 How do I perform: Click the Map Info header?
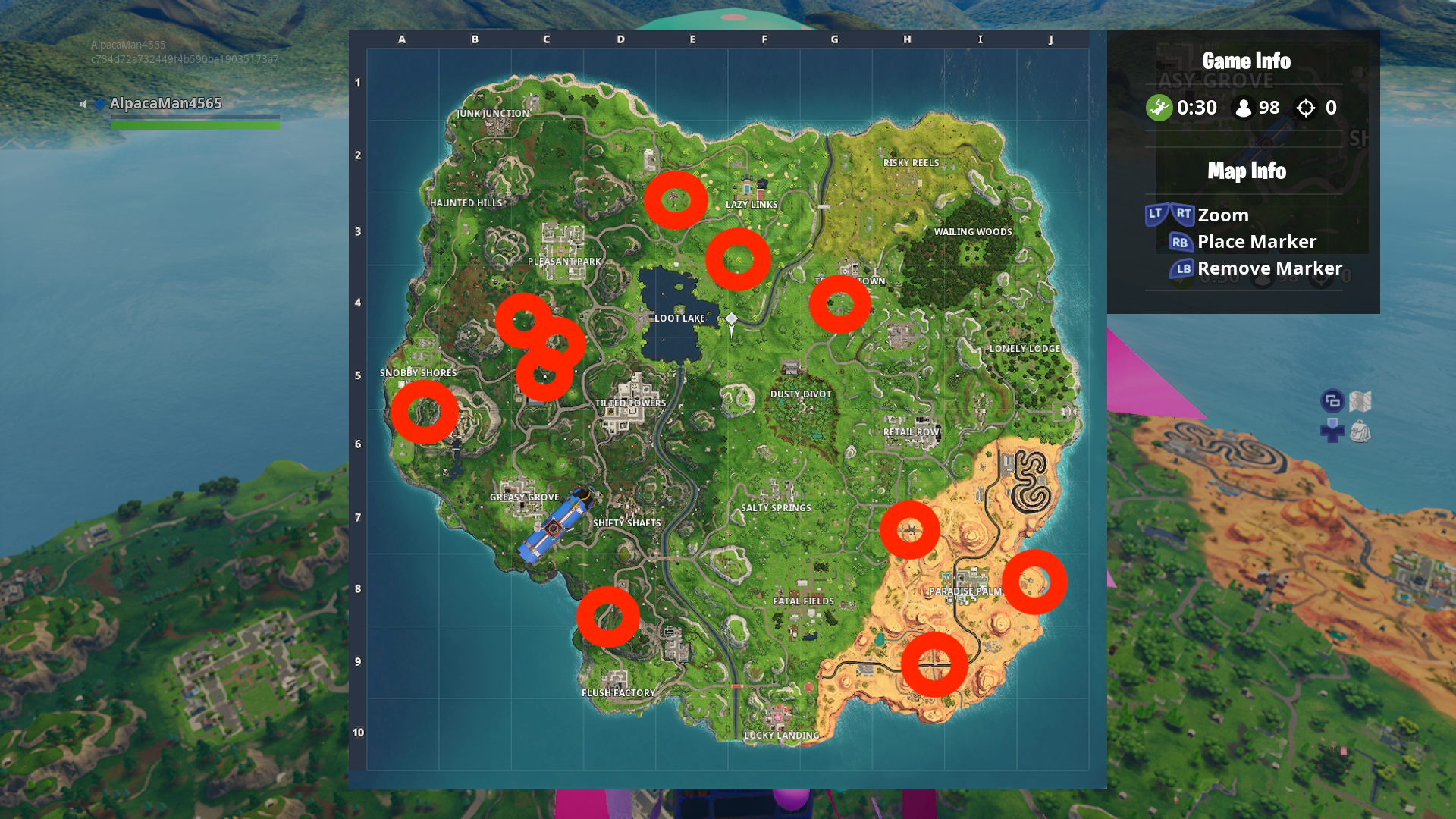[1246, 171]
